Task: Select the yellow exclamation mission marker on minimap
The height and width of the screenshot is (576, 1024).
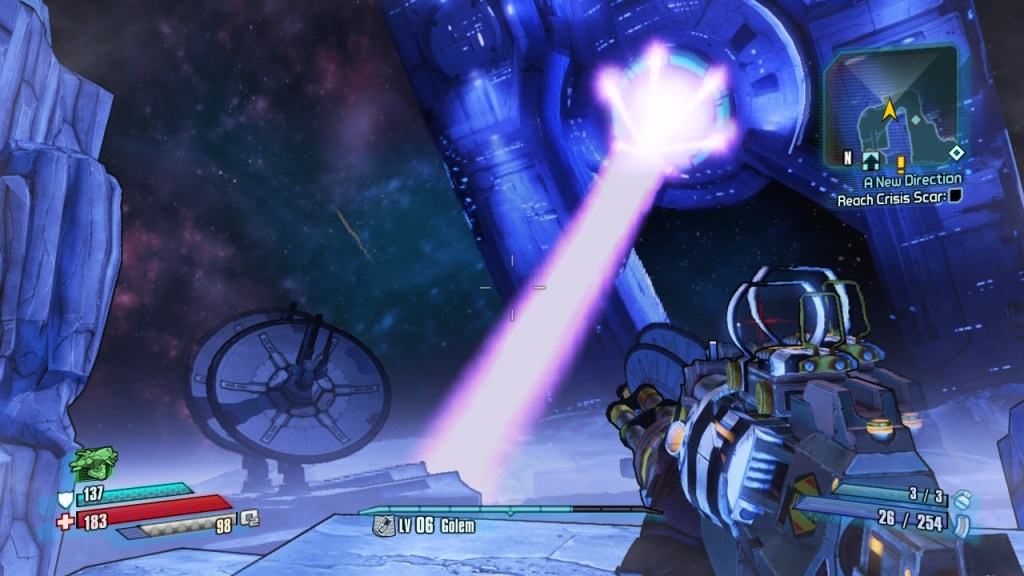Action: [x=900, y=162]
